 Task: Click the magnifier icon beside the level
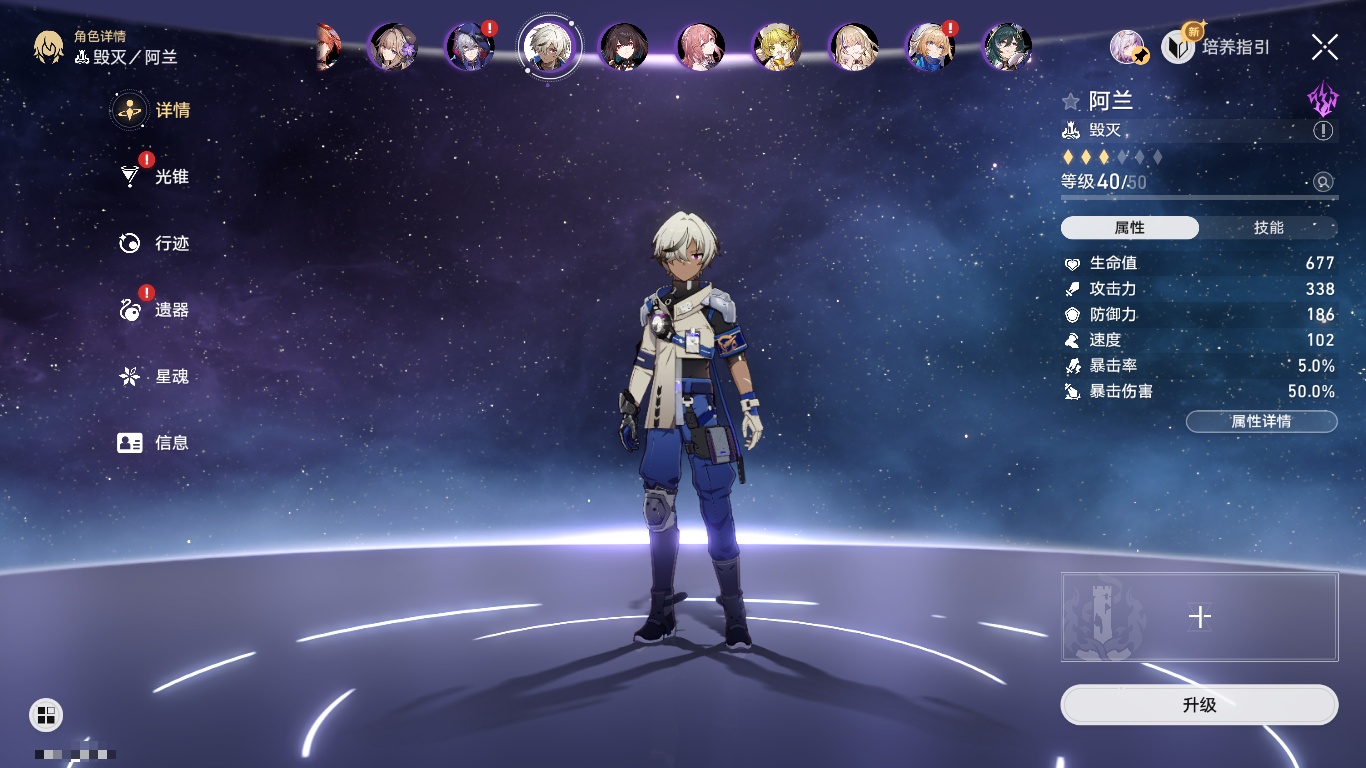pyautogui.click(x=1323, y=182)
